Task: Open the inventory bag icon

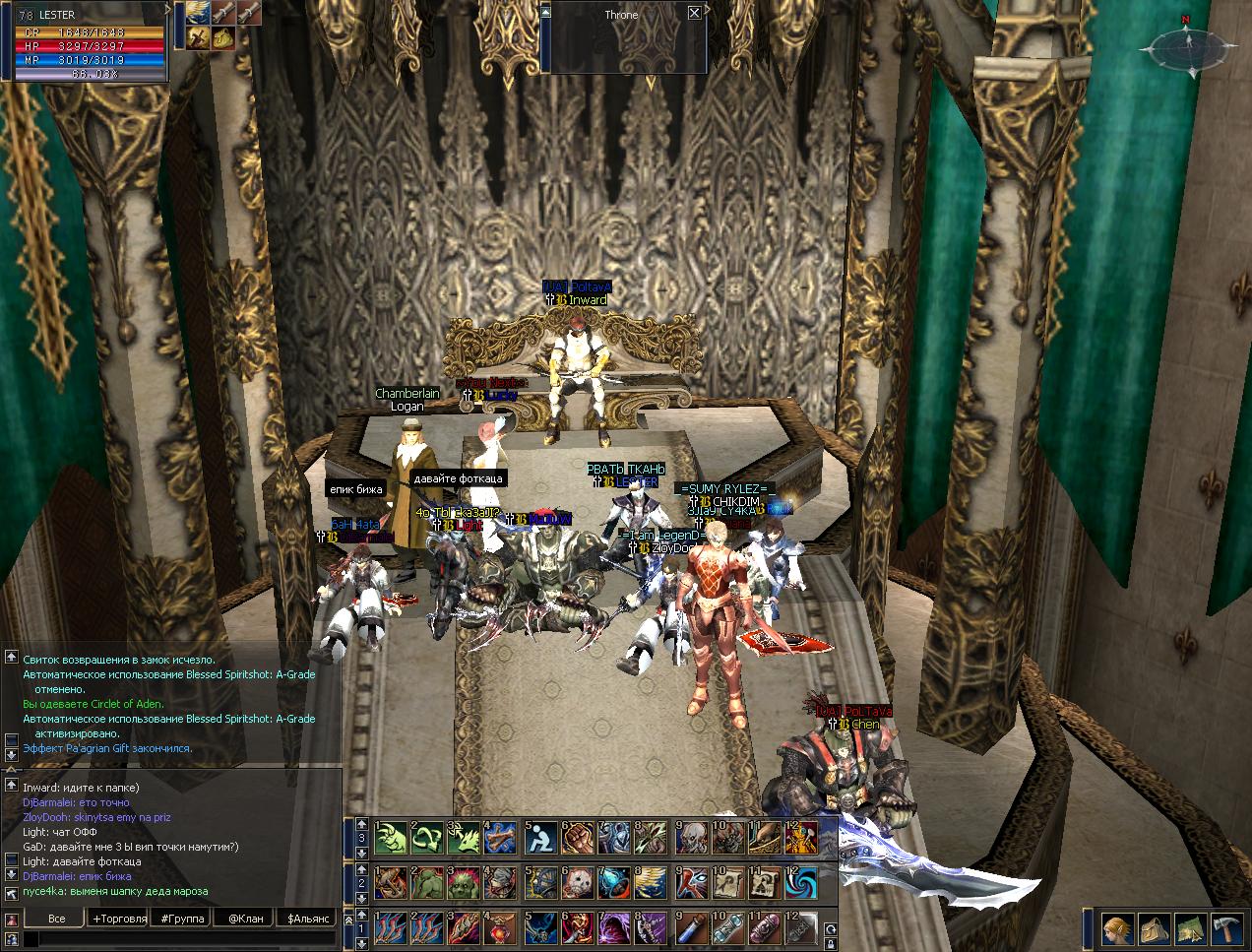Action: pyautogui.click(x=1152, y=928)
